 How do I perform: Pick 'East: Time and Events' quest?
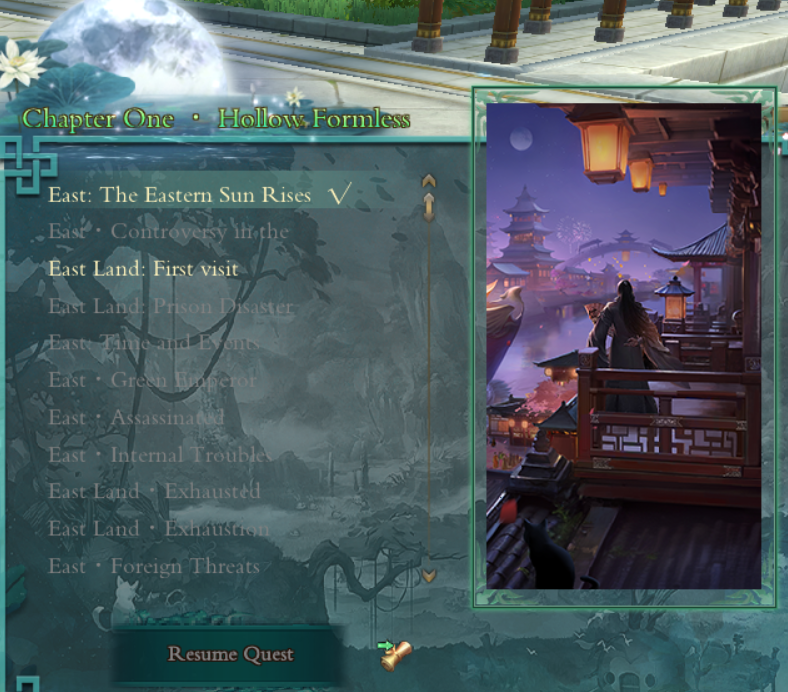click(x=153, y=343)
